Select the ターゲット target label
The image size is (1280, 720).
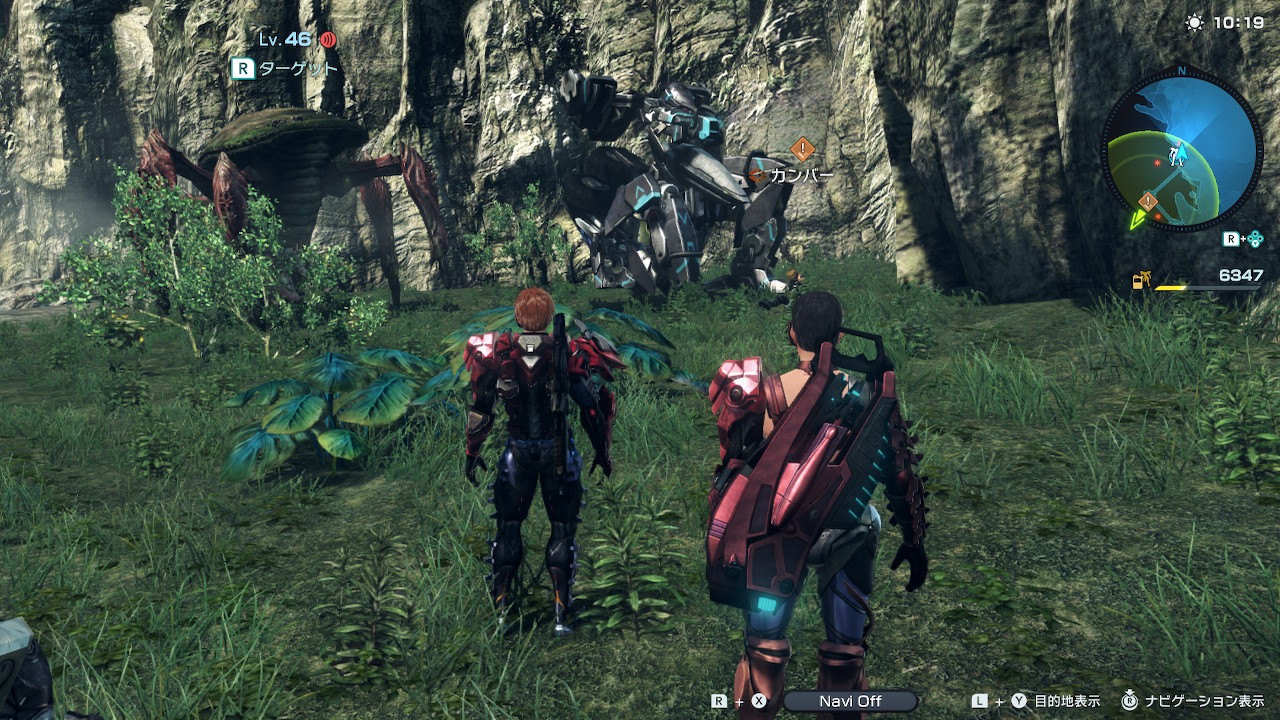[x=298, y=69]
